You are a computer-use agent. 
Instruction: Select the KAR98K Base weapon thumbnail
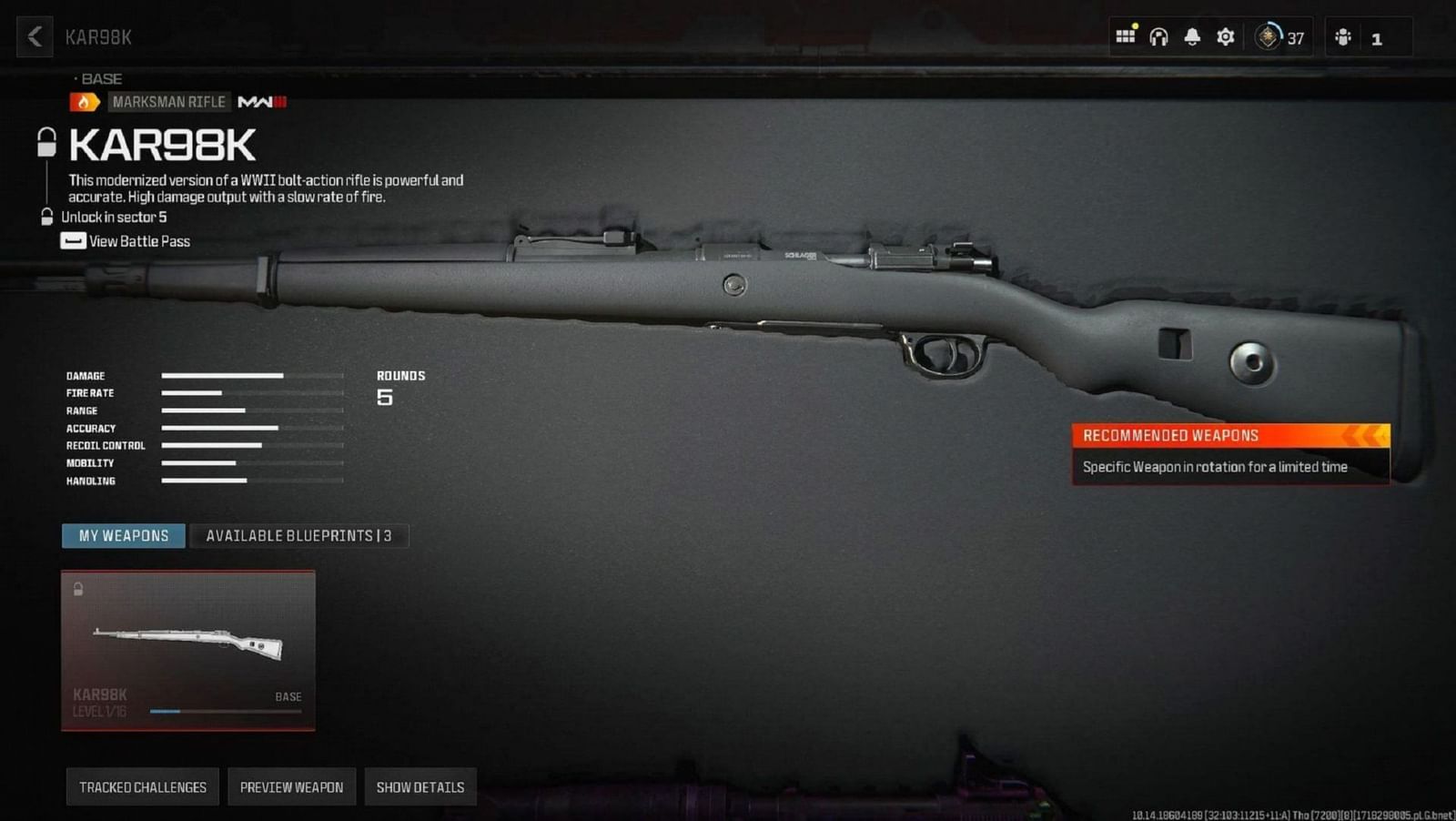pyautogui.click(x=187, y=648)
